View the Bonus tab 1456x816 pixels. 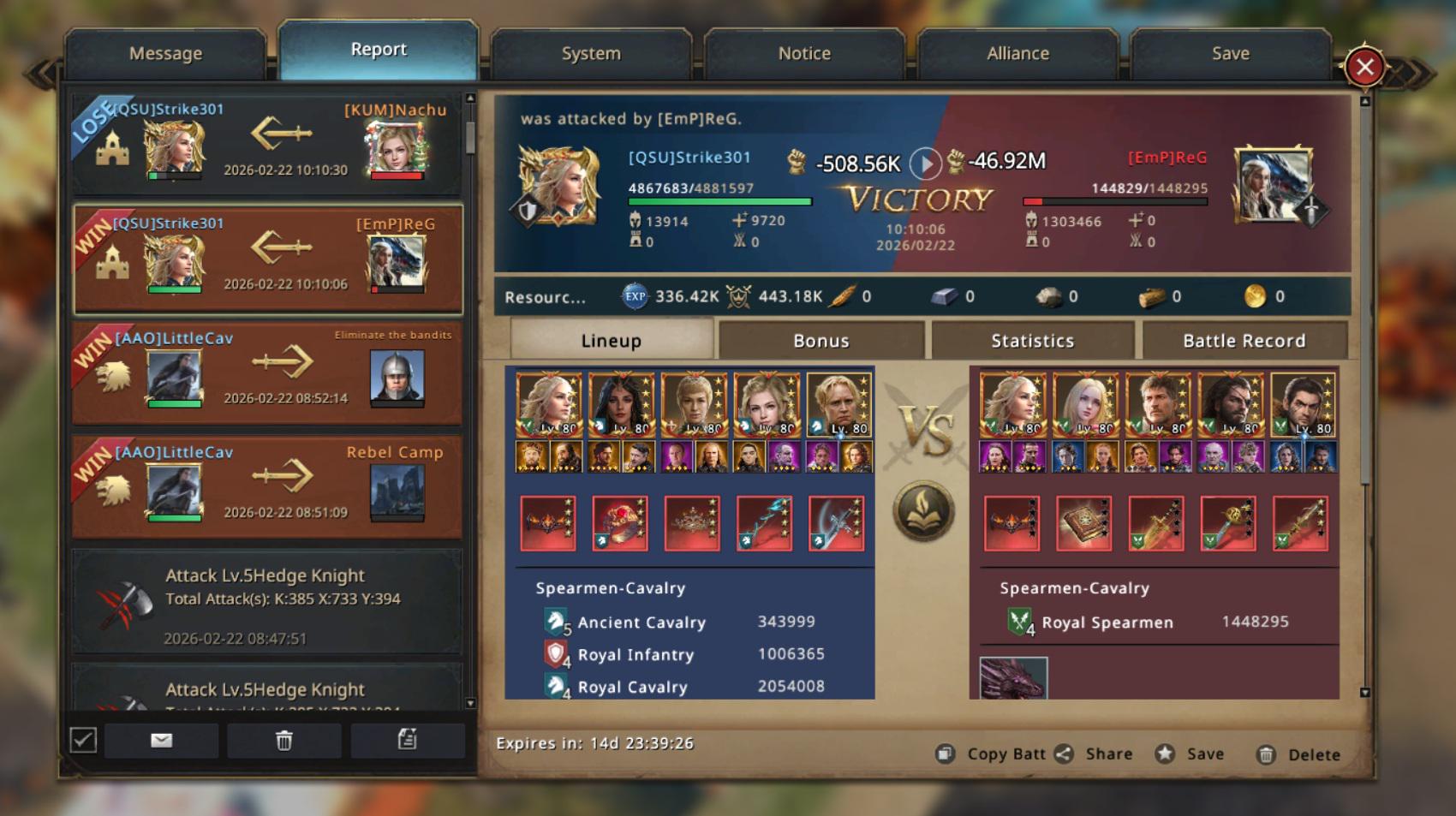tap(820, 341)
